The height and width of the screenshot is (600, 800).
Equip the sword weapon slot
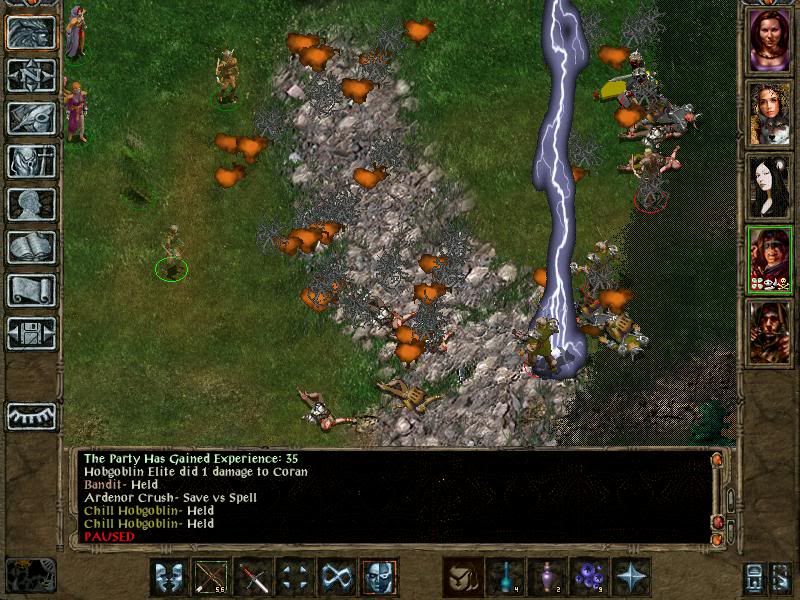coord(253,577)
